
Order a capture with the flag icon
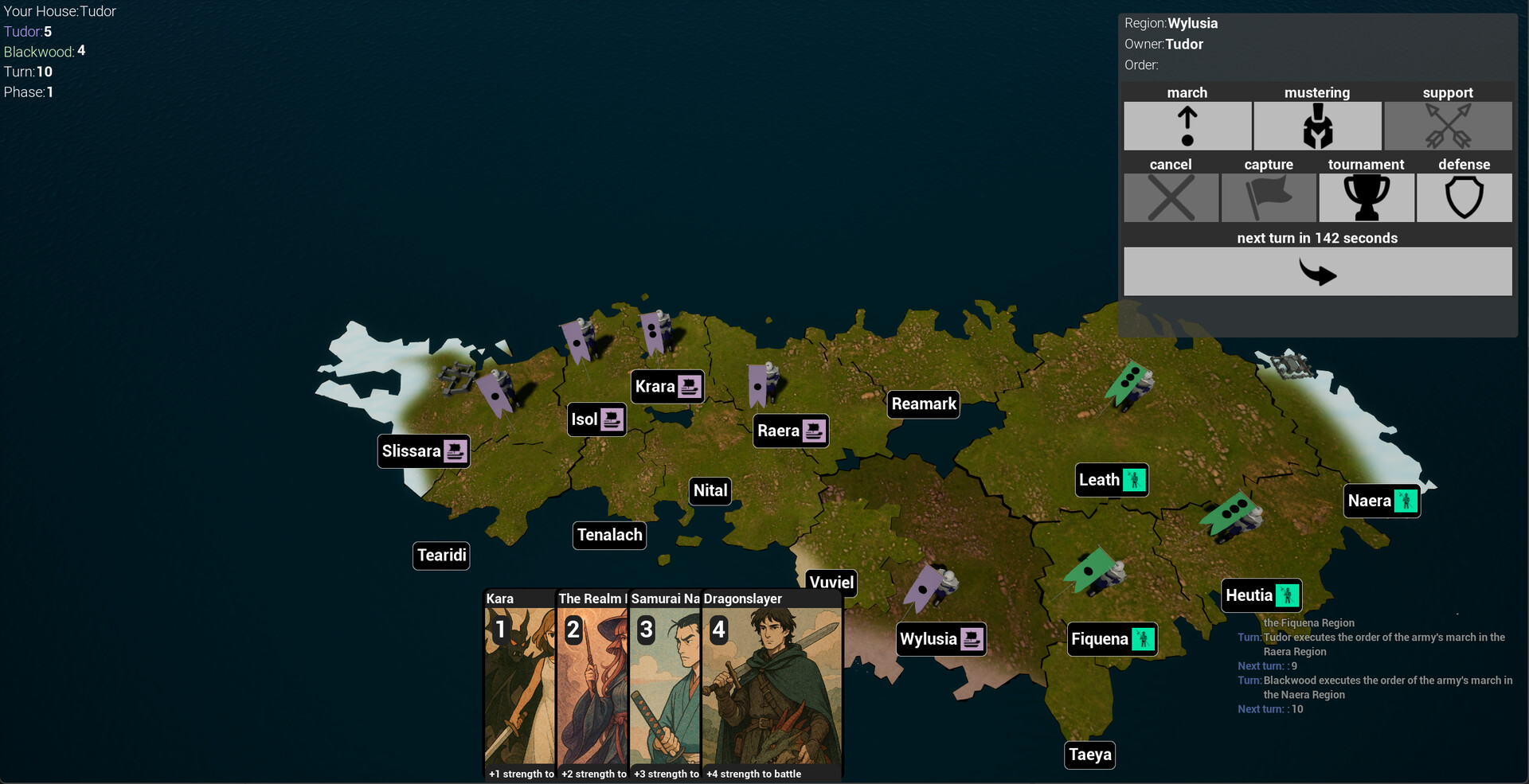pos(1268,197)
